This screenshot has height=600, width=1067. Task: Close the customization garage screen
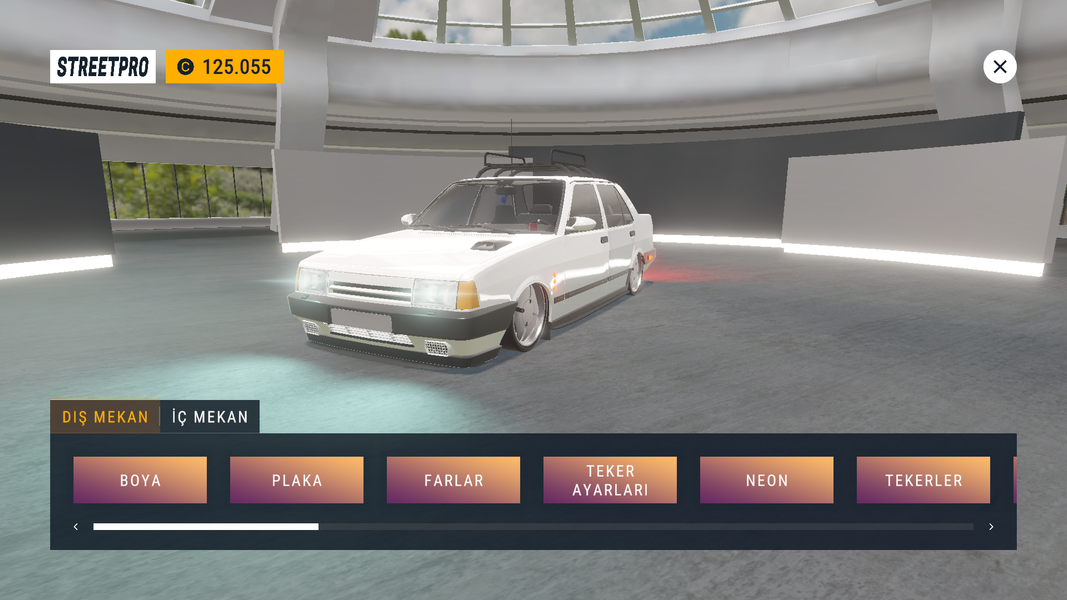[x=1000, y=67]
